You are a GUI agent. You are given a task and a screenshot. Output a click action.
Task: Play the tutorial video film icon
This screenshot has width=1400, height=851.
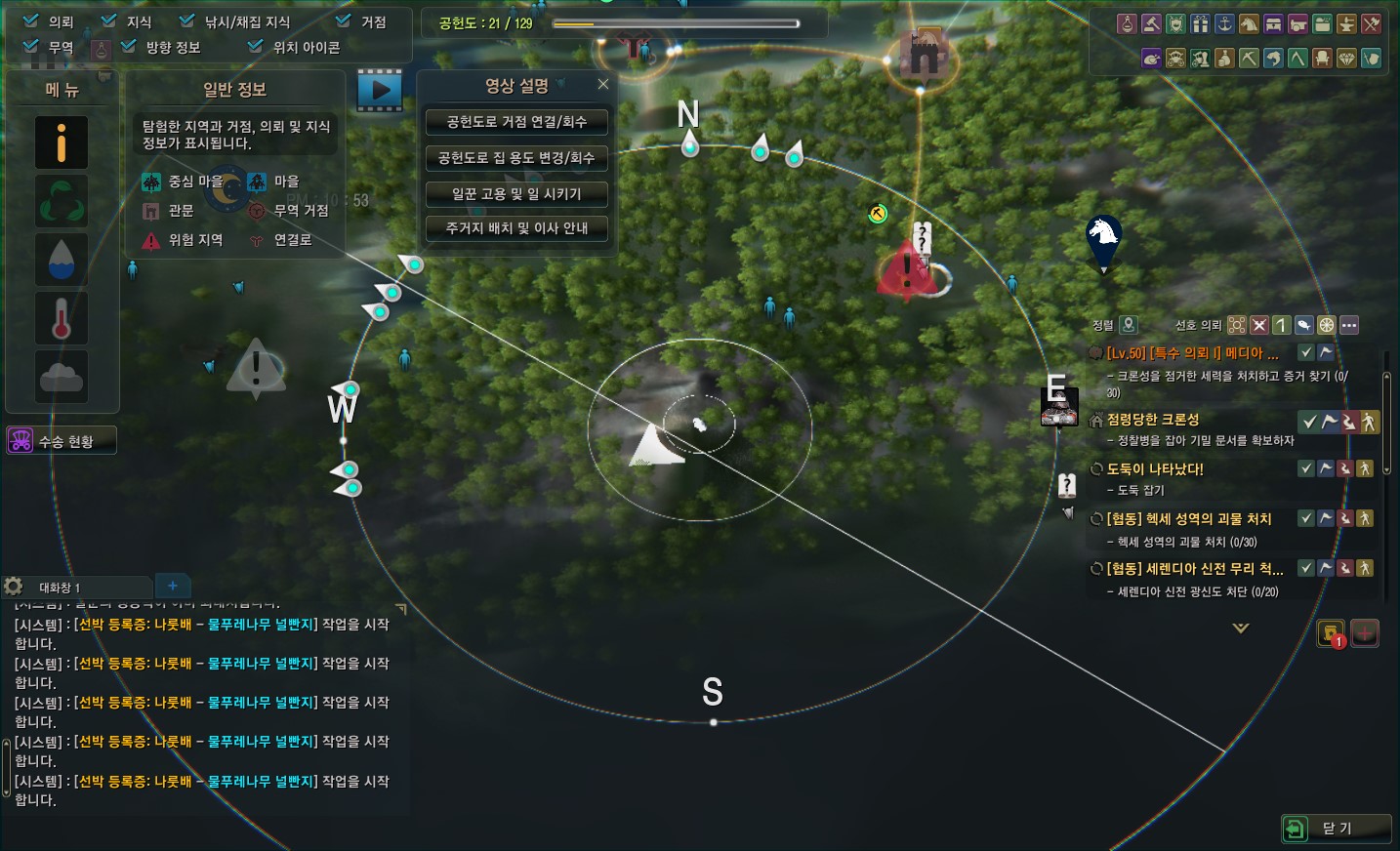pyautogui.click(x=380, y=90)
